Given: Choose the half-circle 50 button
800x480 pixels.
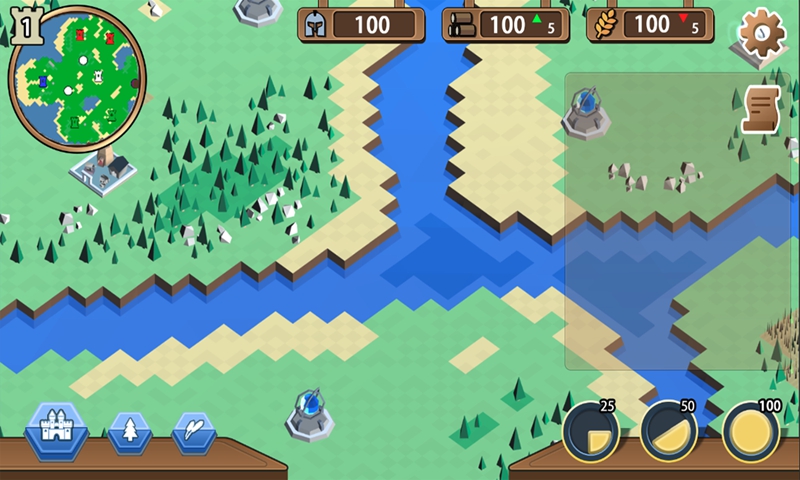Looking at the screenshot, I should click(x=668, y=433).
